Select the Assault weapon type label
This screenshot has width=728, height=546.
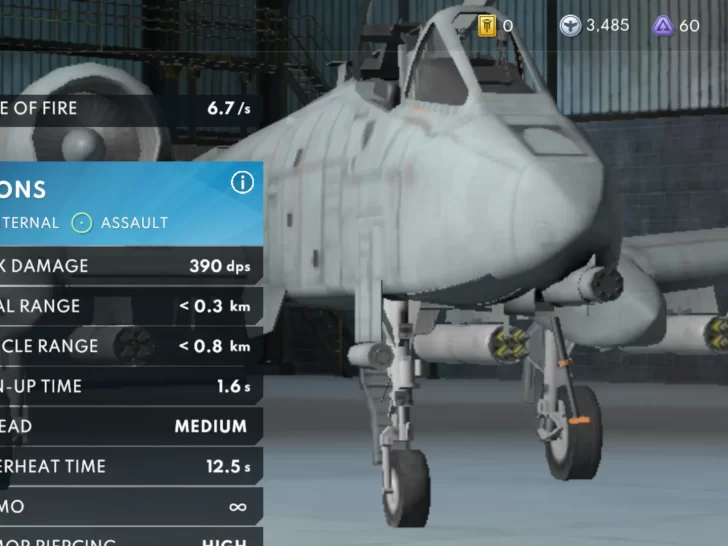(134, 222)
